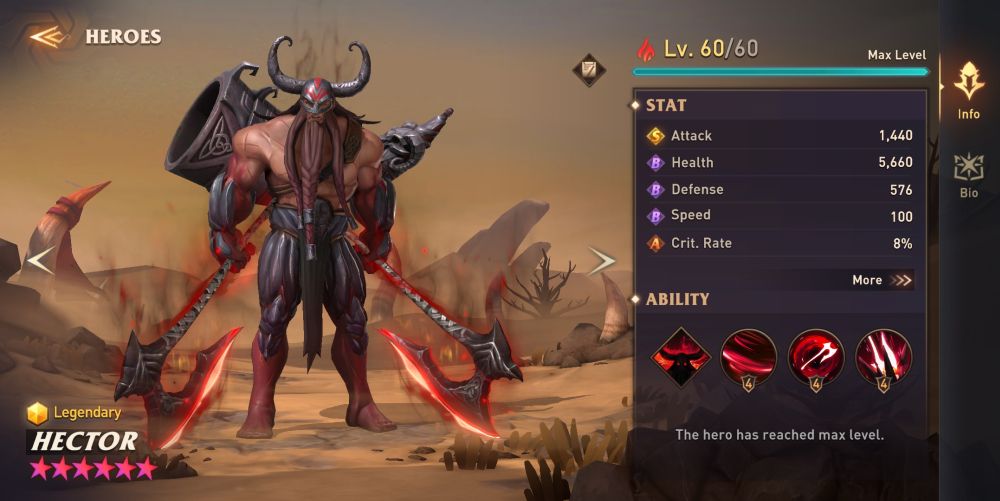Switch to the Info tab
The image size is (1000, 501).
point(969,90)
